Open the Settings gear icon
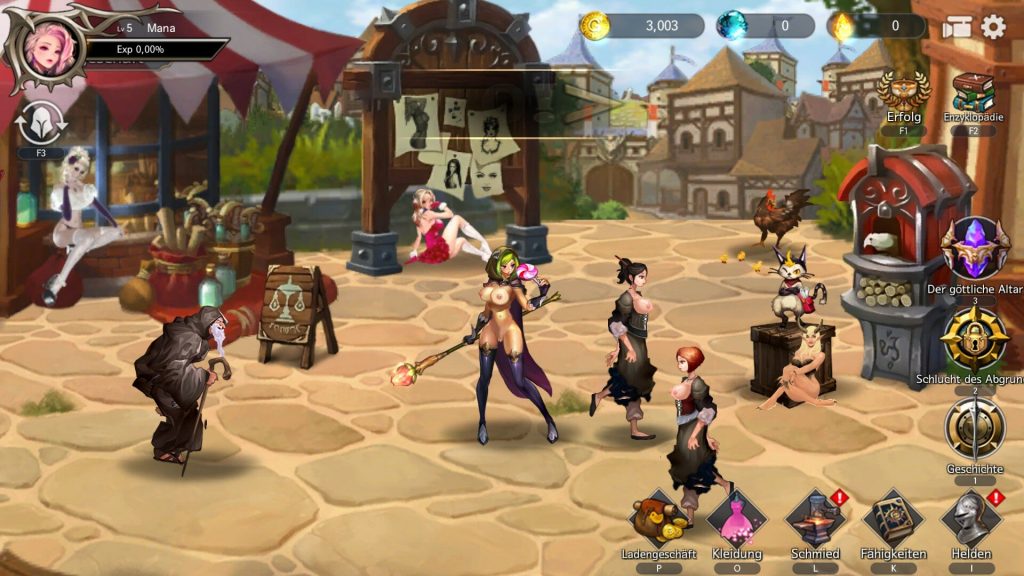The width and height of the screenshot is (1024, 576). pos(993,27)
